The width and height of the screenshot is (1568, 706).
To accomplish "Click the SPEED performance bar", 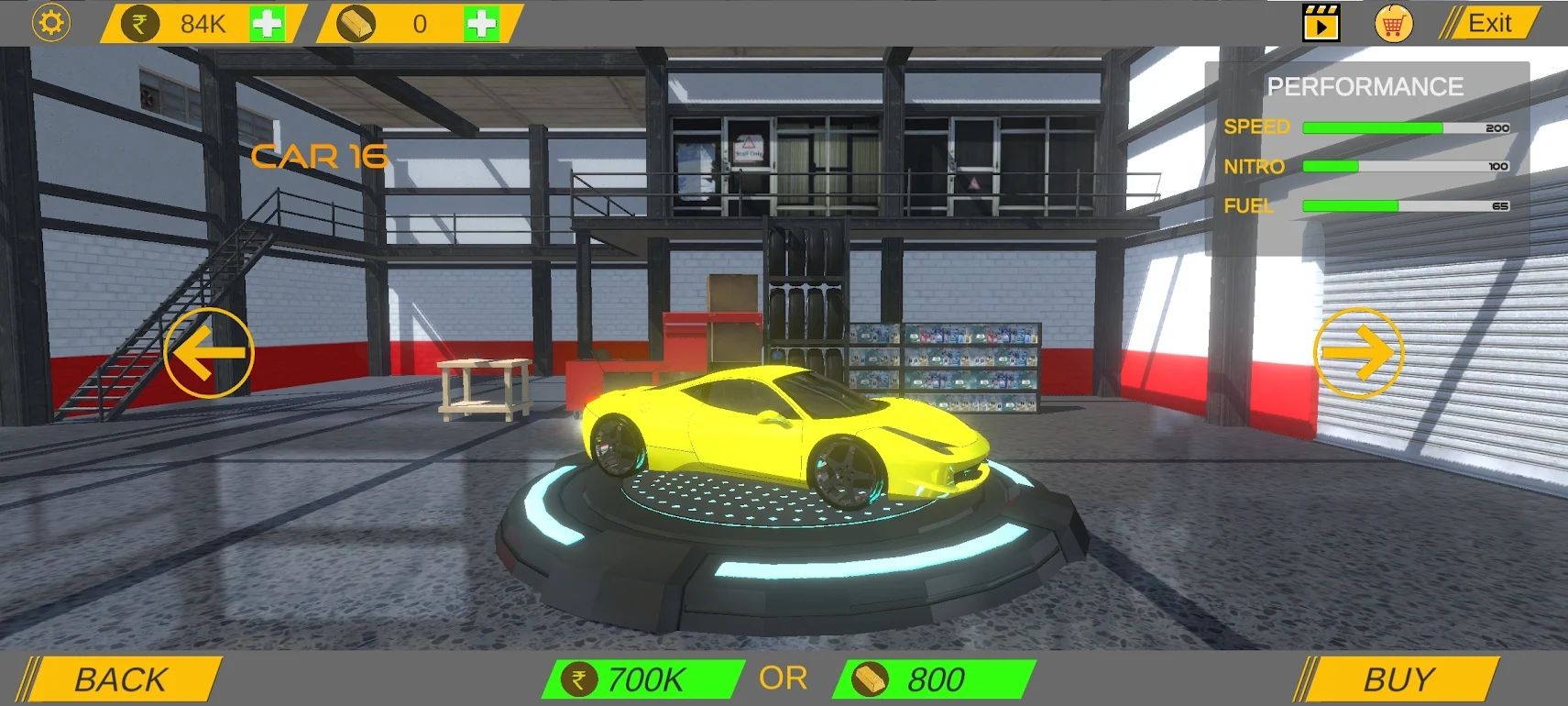I will point(1406,127).
